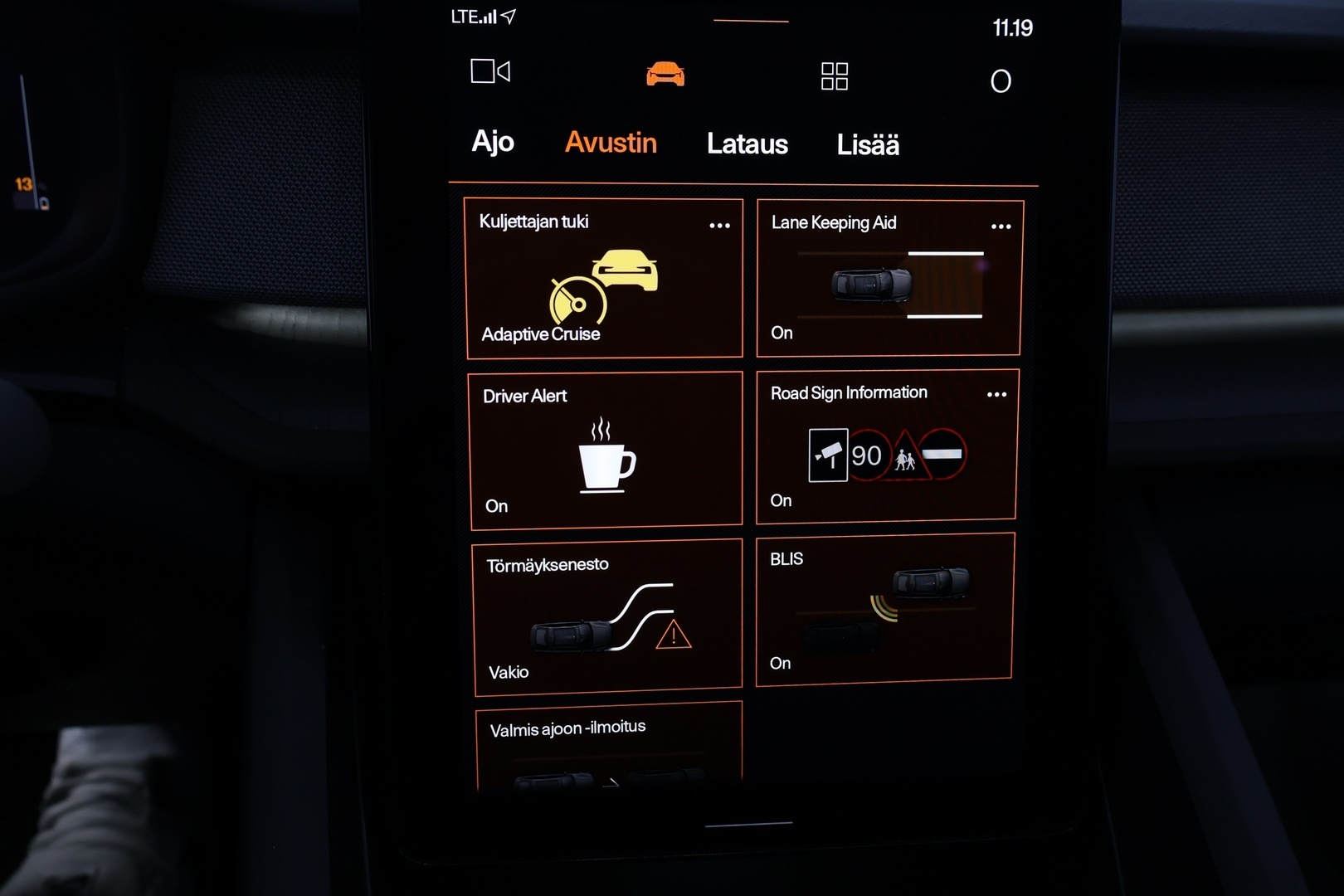
Task: Change the Törmäyksenesto setting tile
Action: pos(607,616)
